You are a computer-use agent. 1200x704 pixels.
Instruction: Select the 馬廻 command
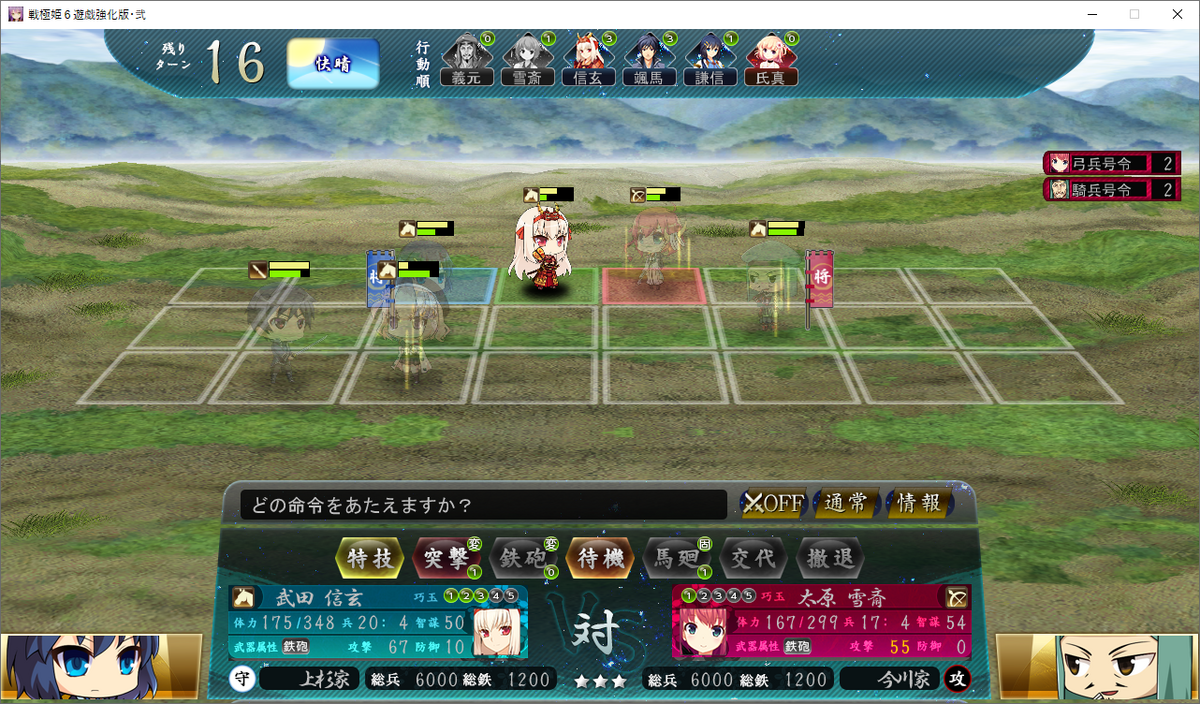(x=676, y=558)
